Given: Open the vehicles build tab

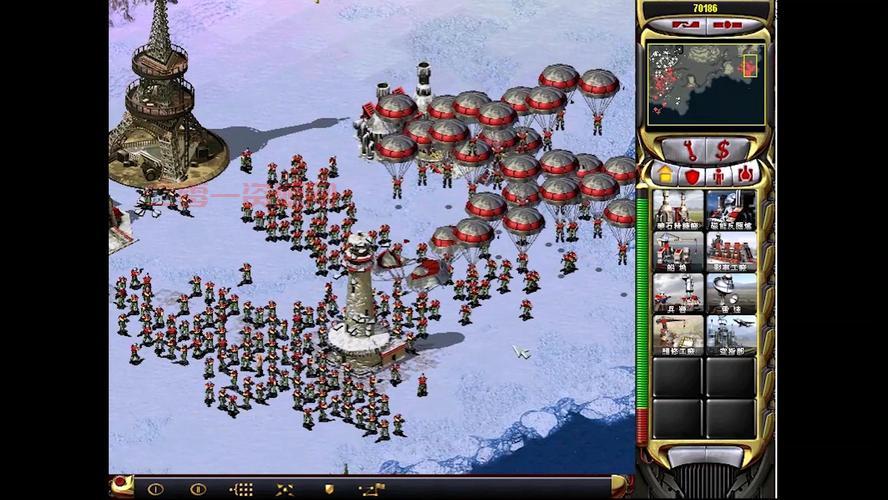Looking at the screenshot, I should click(744, 175).
